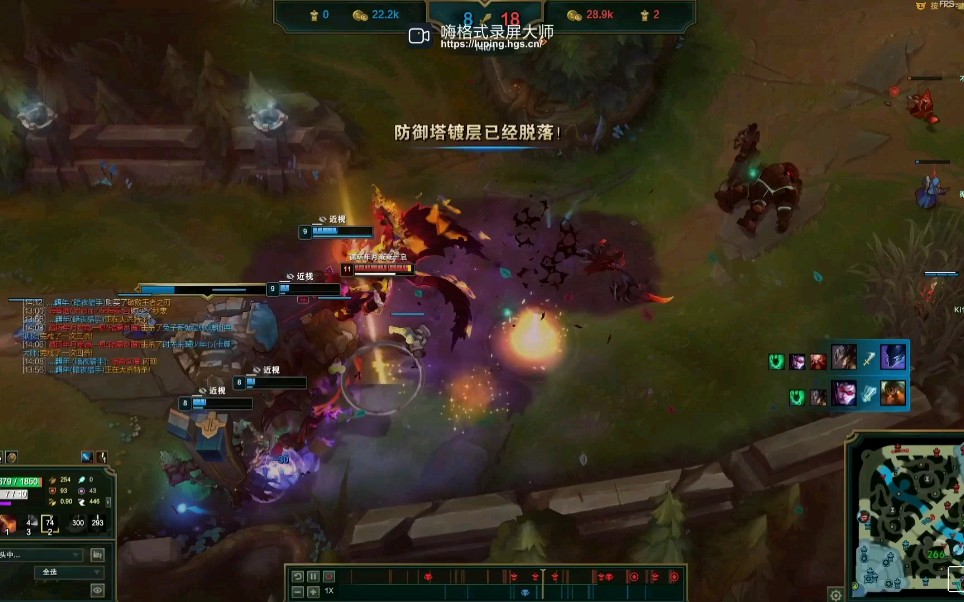Select the summoner spell showing 293 cooldown

click(97, 524)
